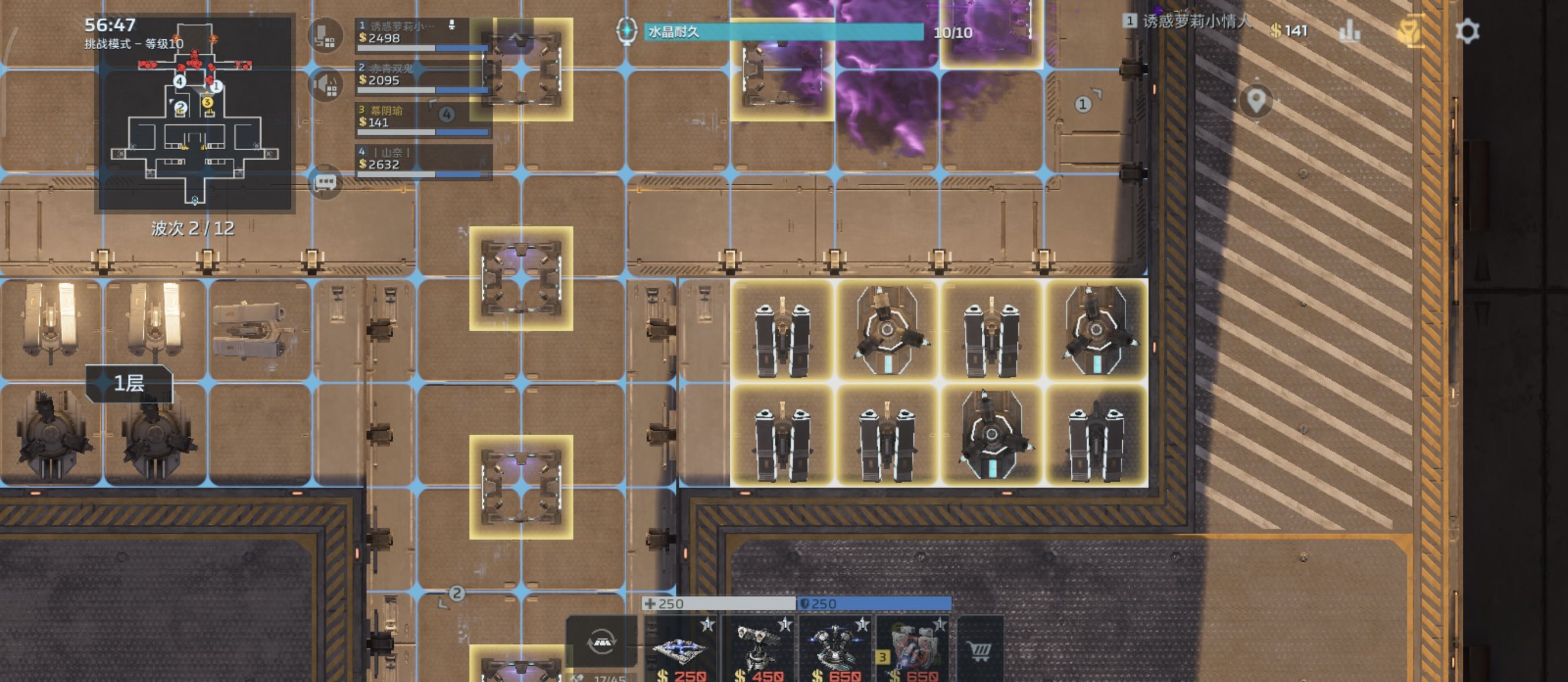This screenshot has width=1568, height=682.
Task: Choose the $250 electric floor trap card
Action: click(x=681, y=649)
